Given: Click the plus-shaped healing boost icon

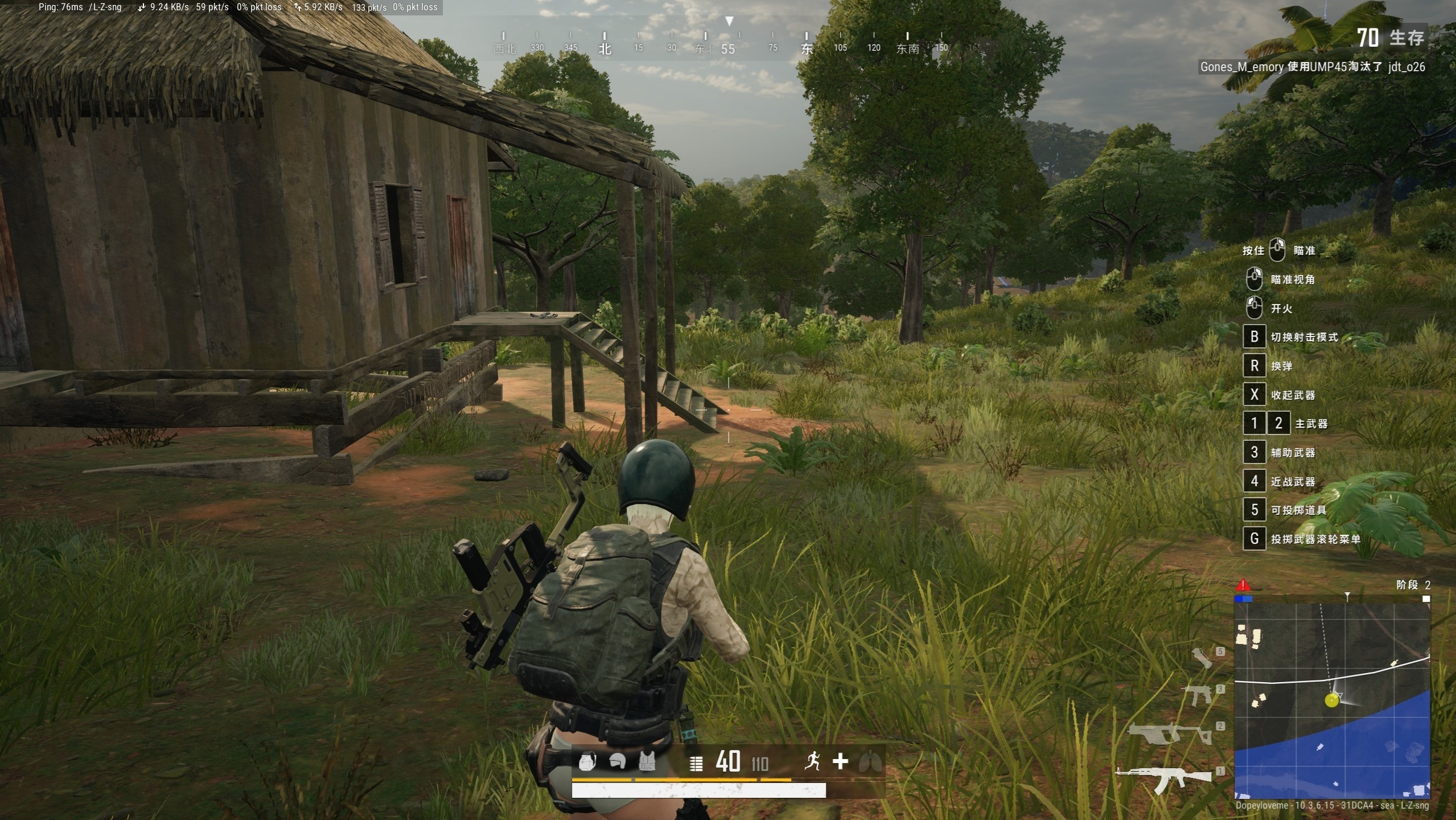Looking at the screenshot, I should click(x=840, y=761).
